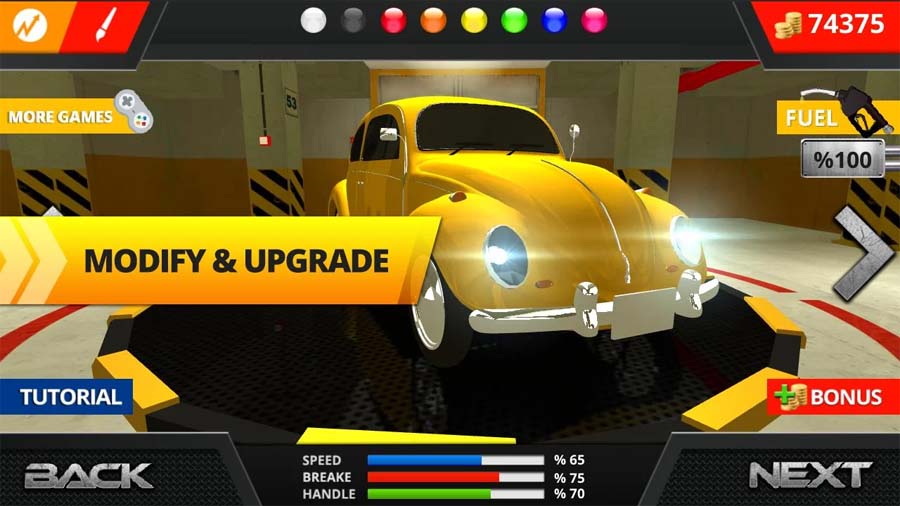Choose the white paint color

(314, 20)
